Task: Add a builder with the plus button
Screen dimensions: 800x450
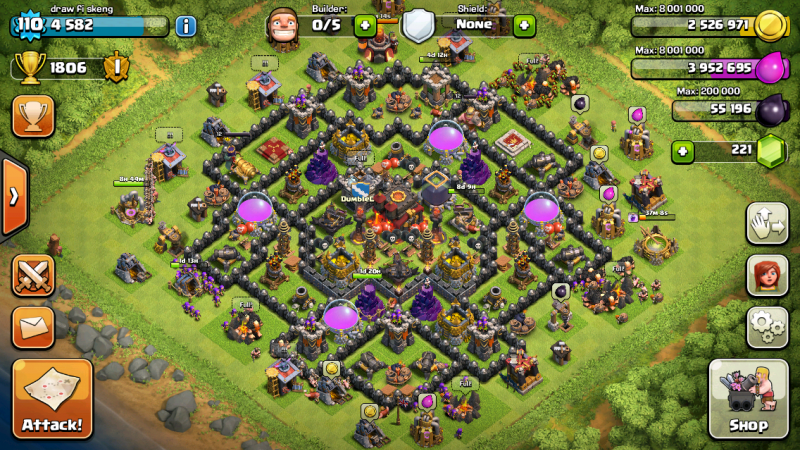Action: 365,26
